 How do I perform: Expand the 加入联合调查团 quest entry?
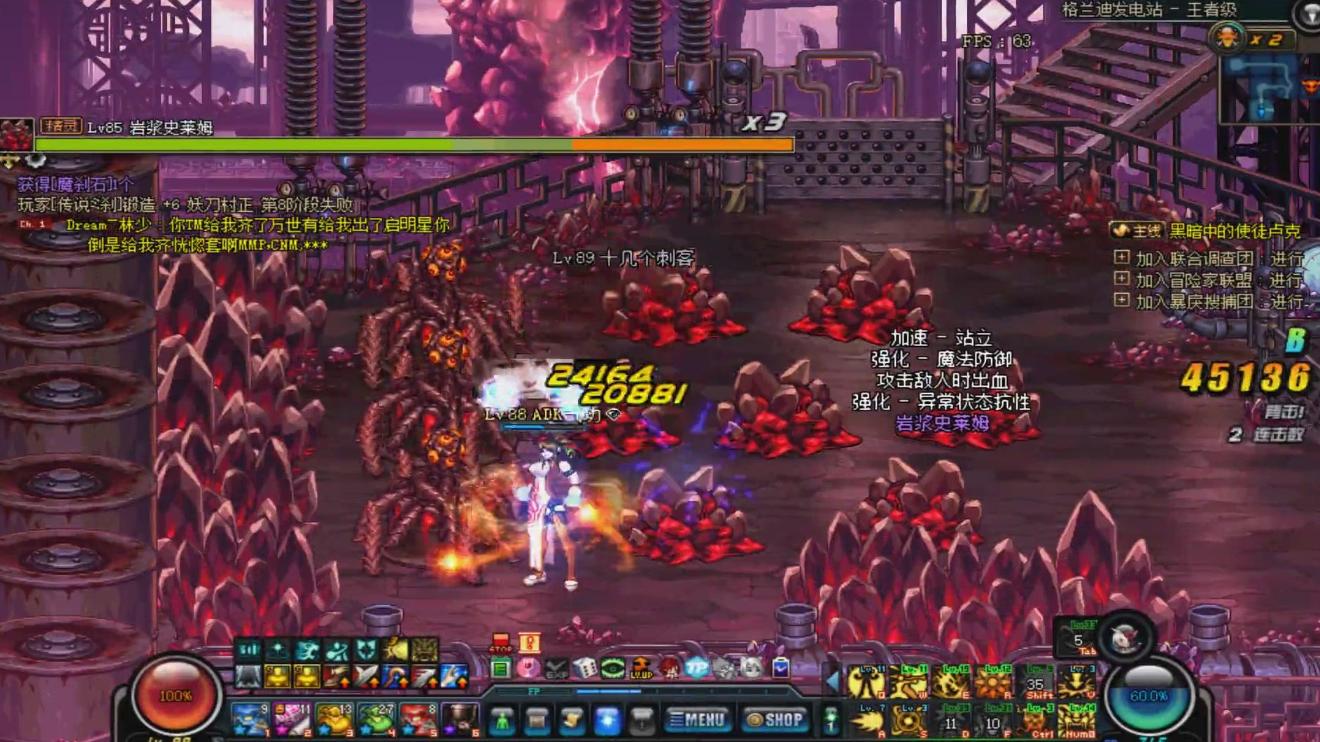click(x=1122, y=258)
